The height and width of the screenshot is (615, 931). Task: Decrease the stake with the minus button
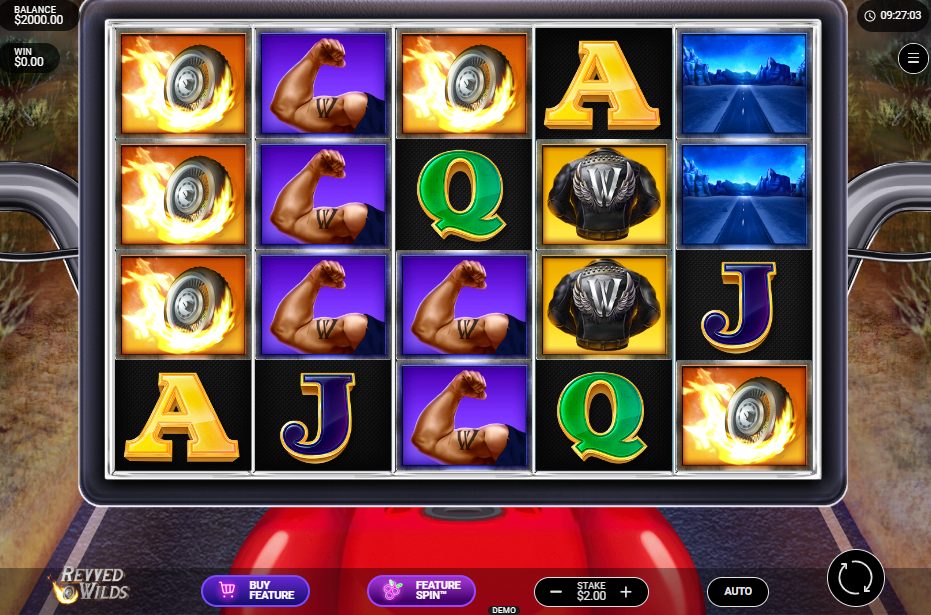pyautogui.click(x=556, y=592)
